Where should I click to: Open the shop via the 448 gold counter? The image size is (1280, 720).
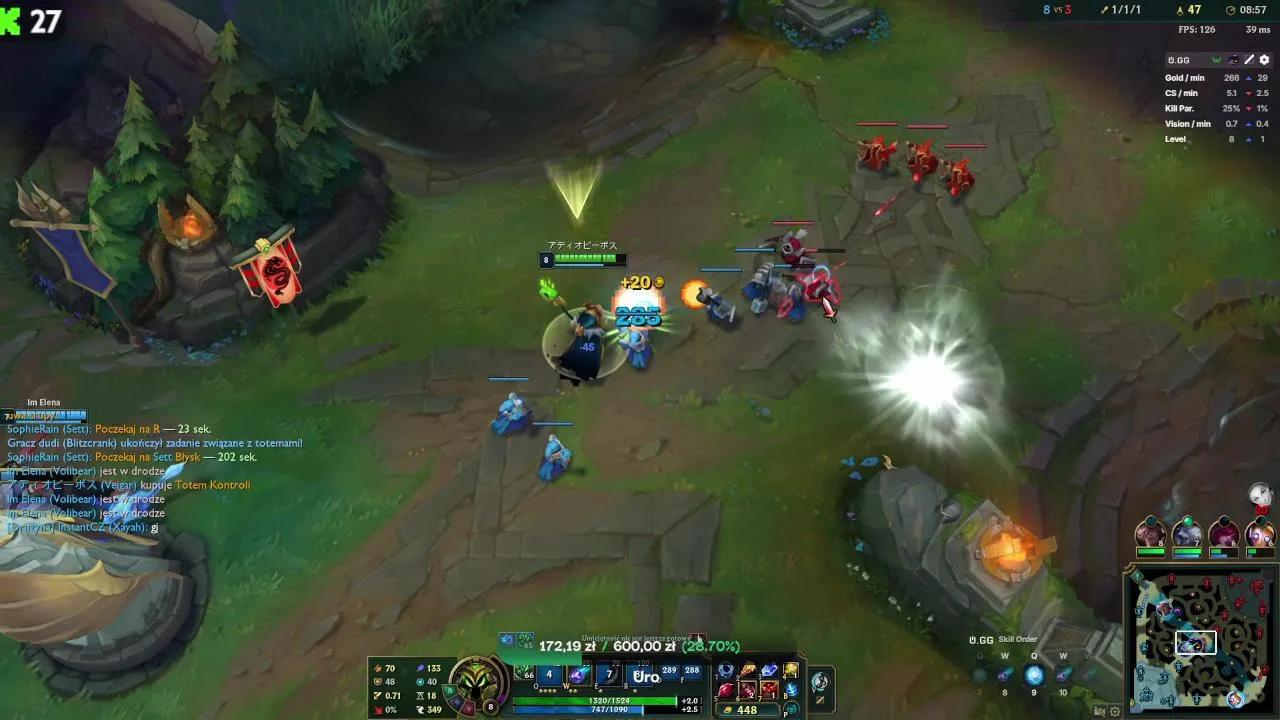point(747,709)
